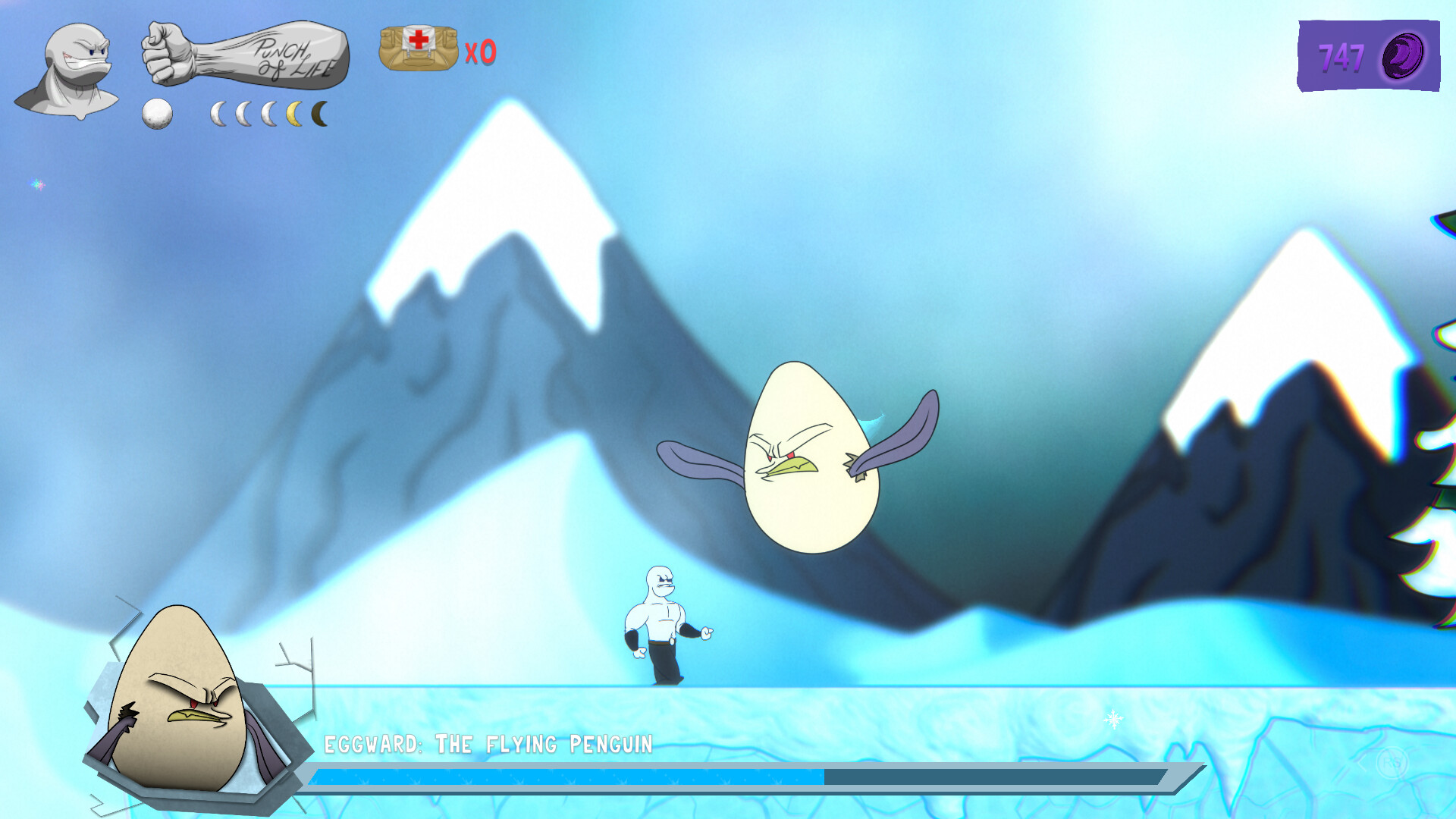Toggle the third white crescent moon
This screenshot has height=819, width=1456.
(270, 112)
